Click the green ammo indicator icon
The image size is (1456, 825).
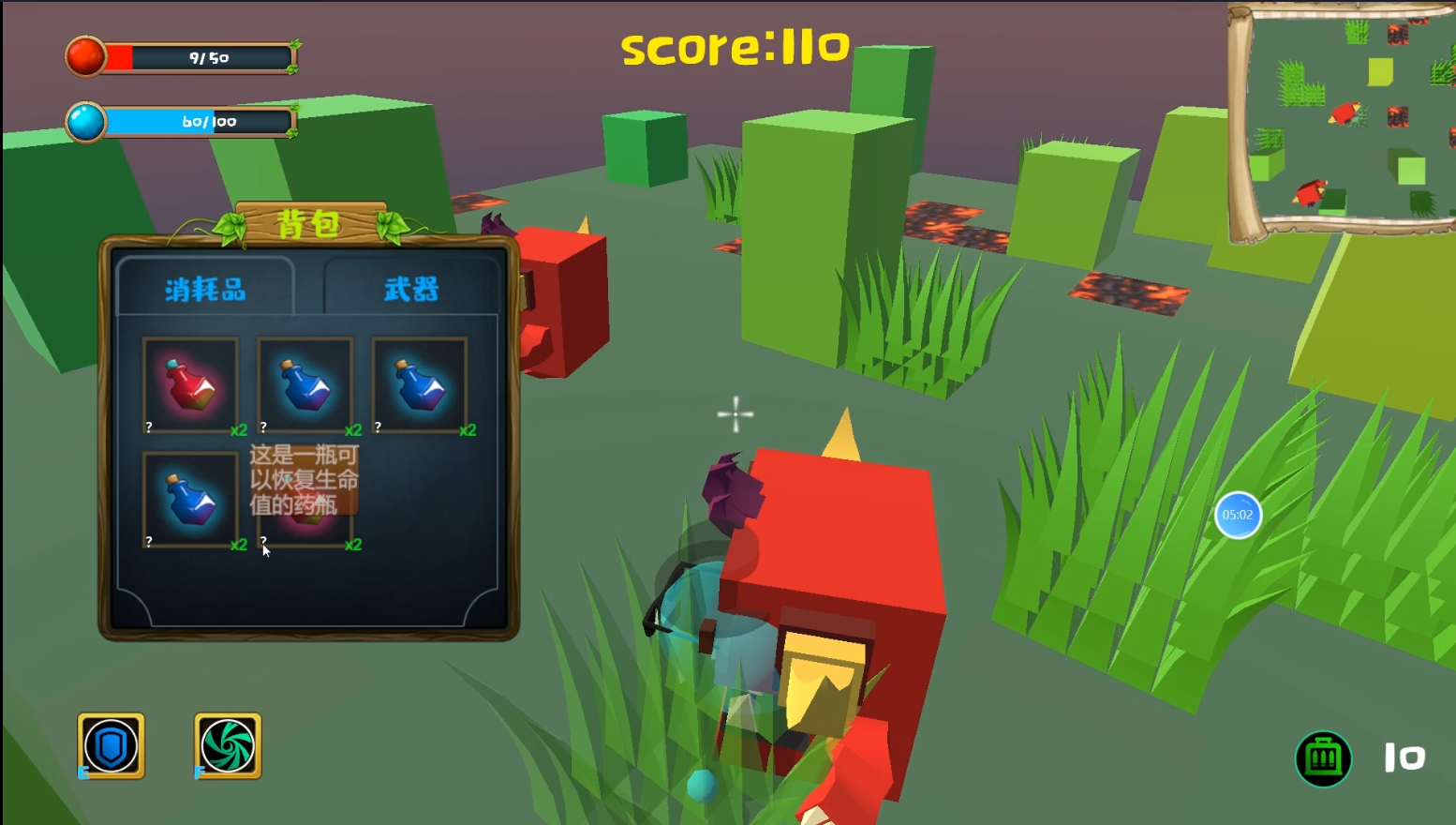pyautogui.click(x=1324, y=758)
